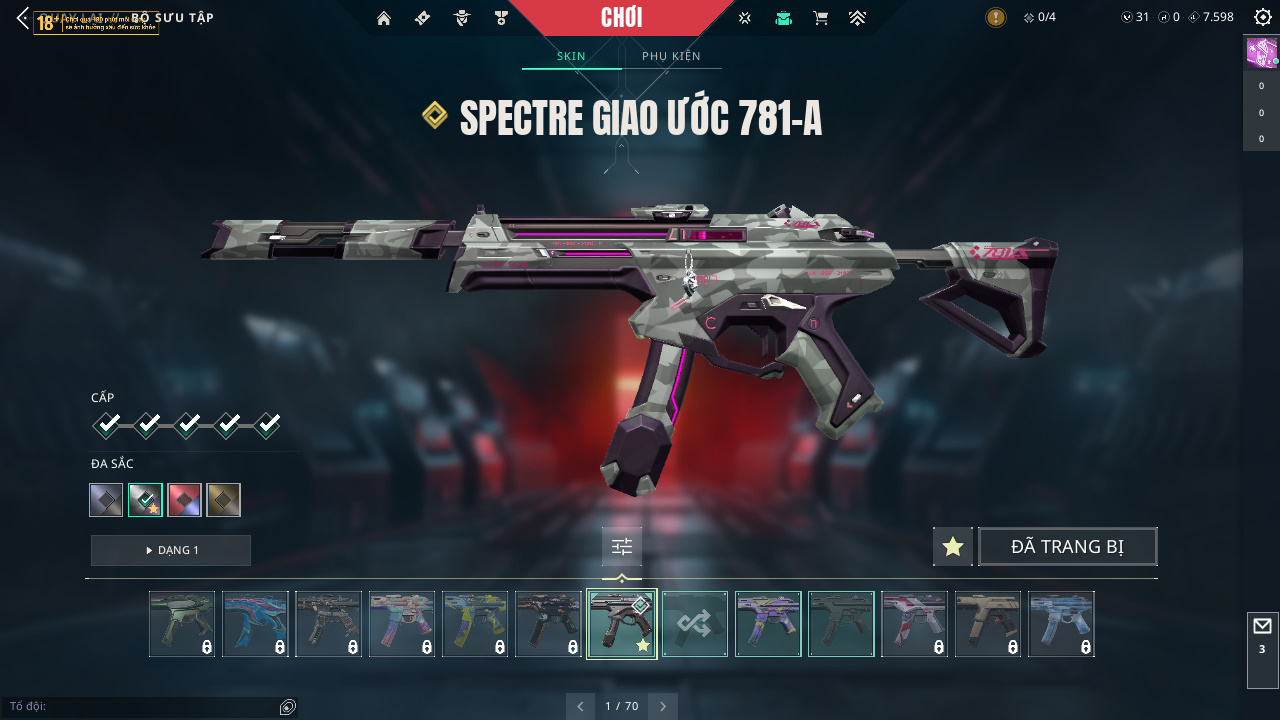Hit the red CHƠI play button
This screenshot has height=720, width=1280.
(621, 18)
